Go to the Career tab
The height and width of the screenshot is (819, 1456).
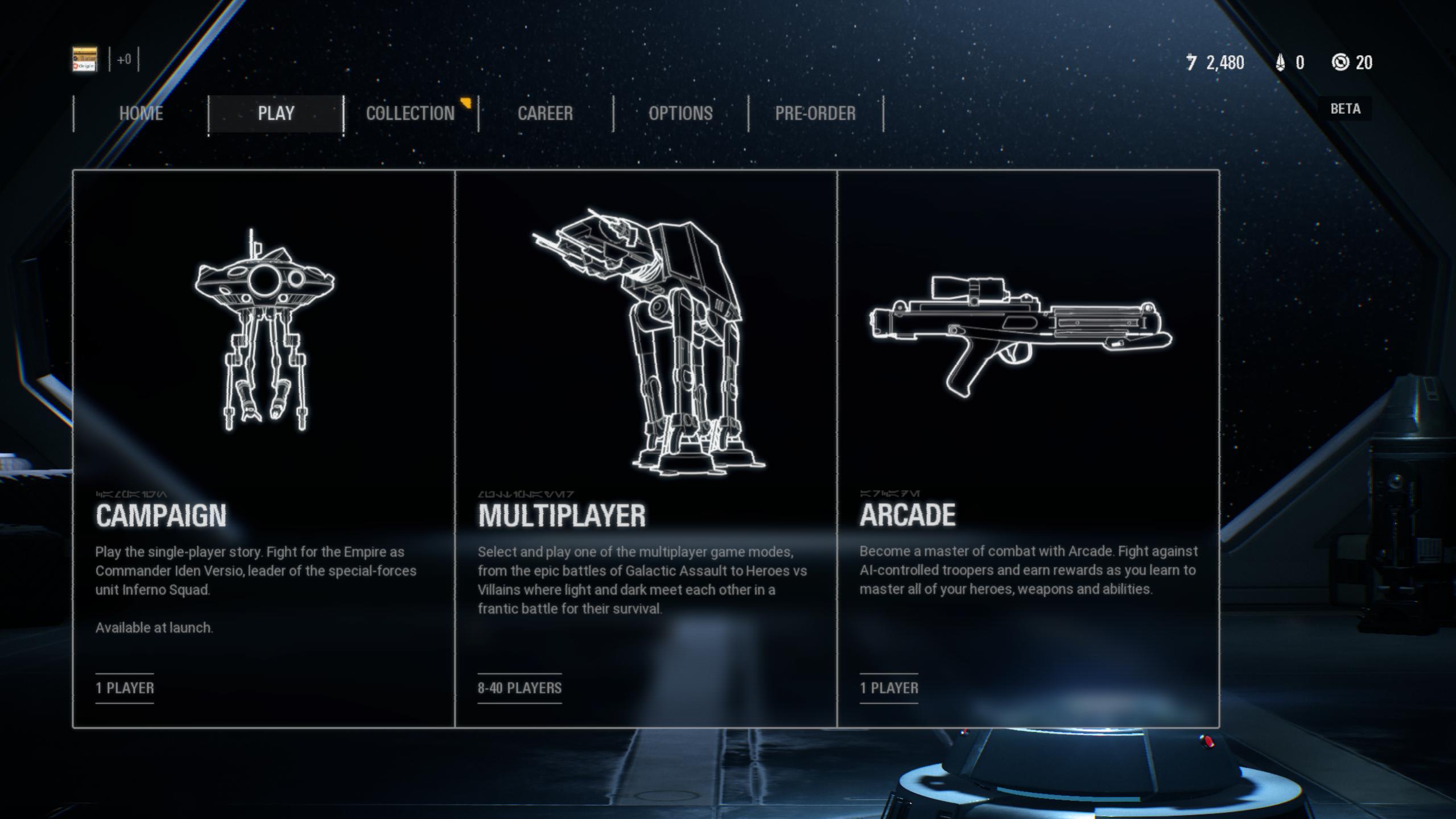545,113
